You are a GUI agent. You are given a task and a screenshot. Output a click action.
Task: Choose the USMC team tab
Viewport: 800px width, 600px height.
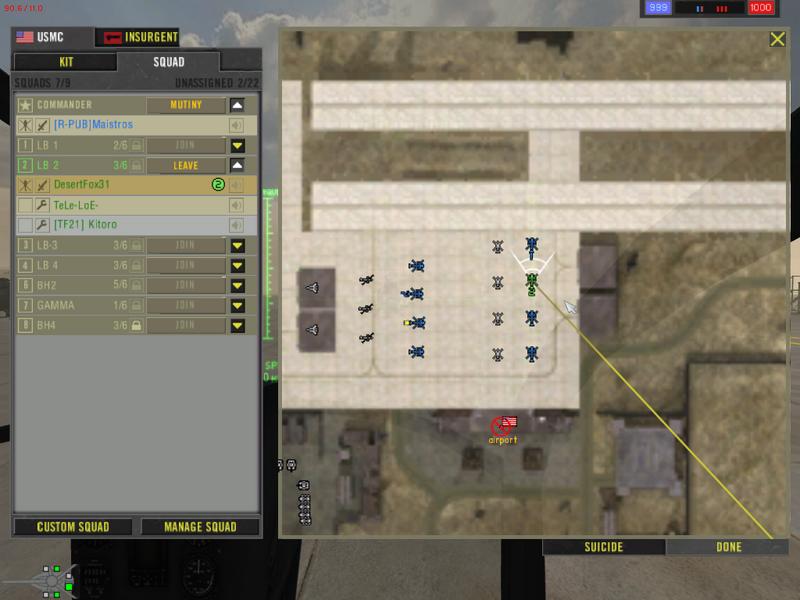click(x=52, y=38)
